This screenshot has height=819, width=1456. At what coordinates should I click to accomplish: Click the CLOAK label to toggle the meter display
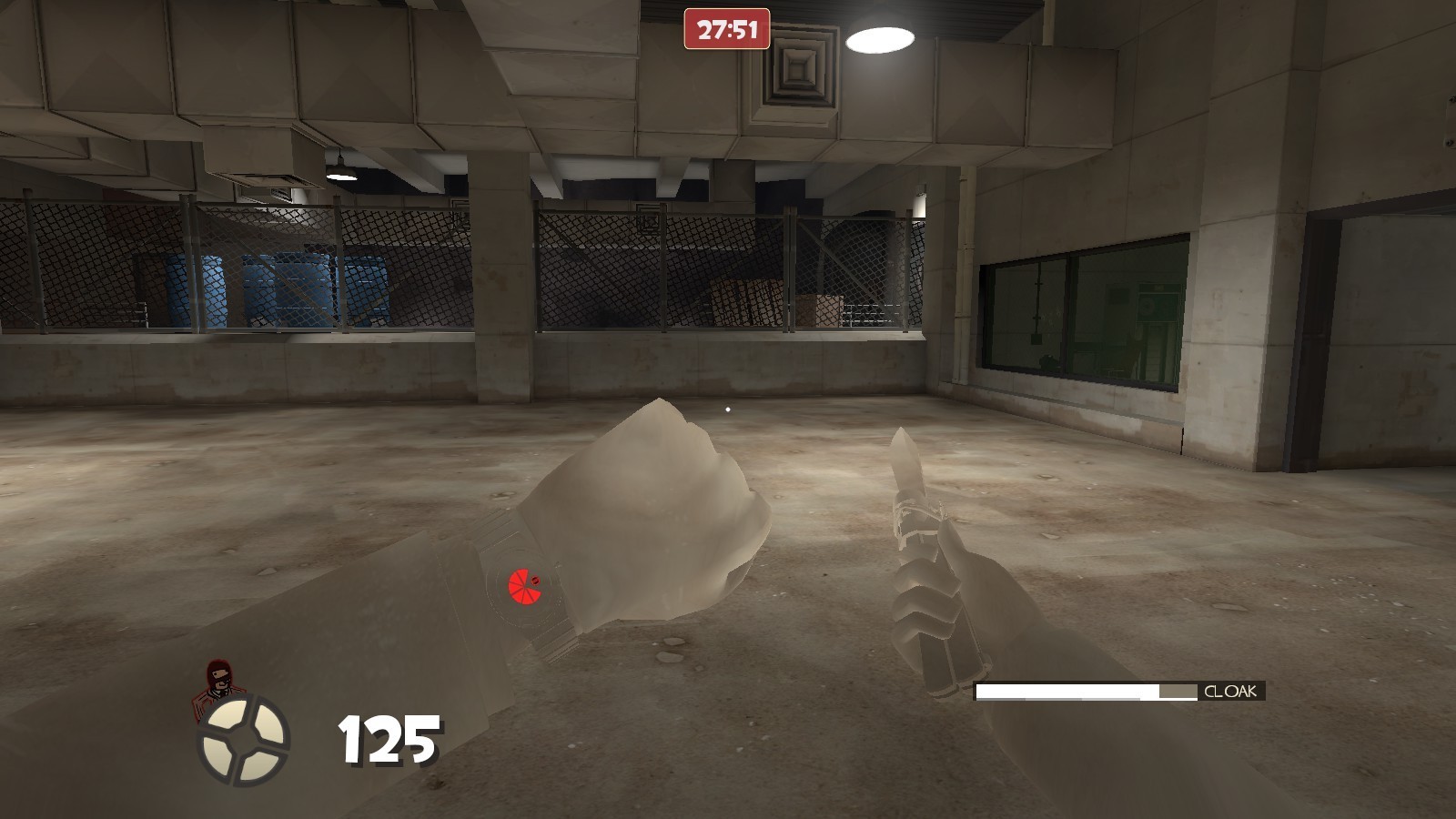click(x=1230, y=693)
